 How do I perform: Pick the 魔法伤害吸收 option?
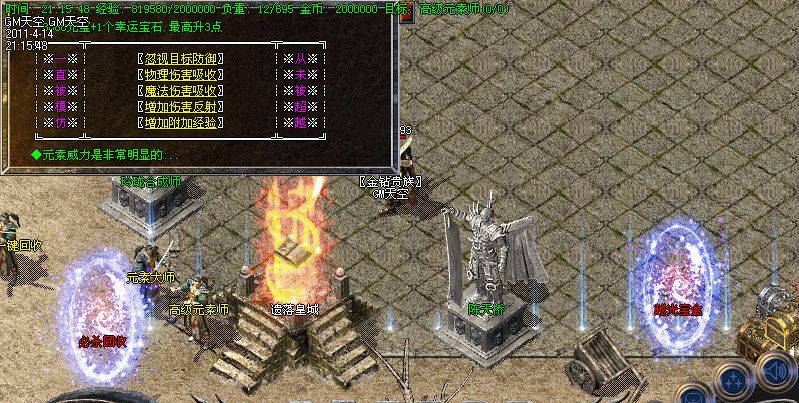180,91
